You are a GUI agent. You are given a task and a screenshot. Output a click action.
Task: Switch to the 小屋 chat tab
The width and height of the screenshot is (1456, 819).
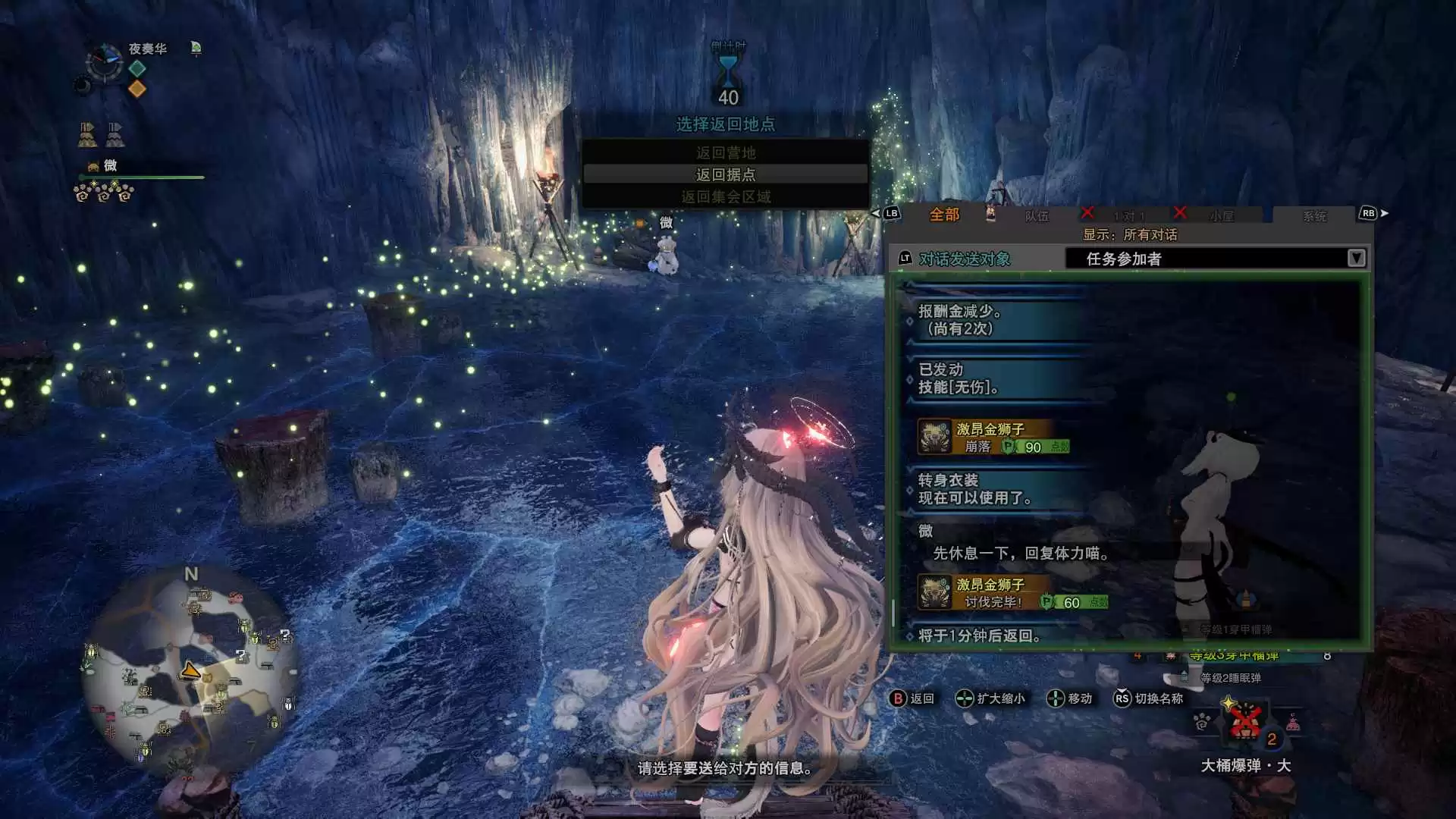point(1221,217)
